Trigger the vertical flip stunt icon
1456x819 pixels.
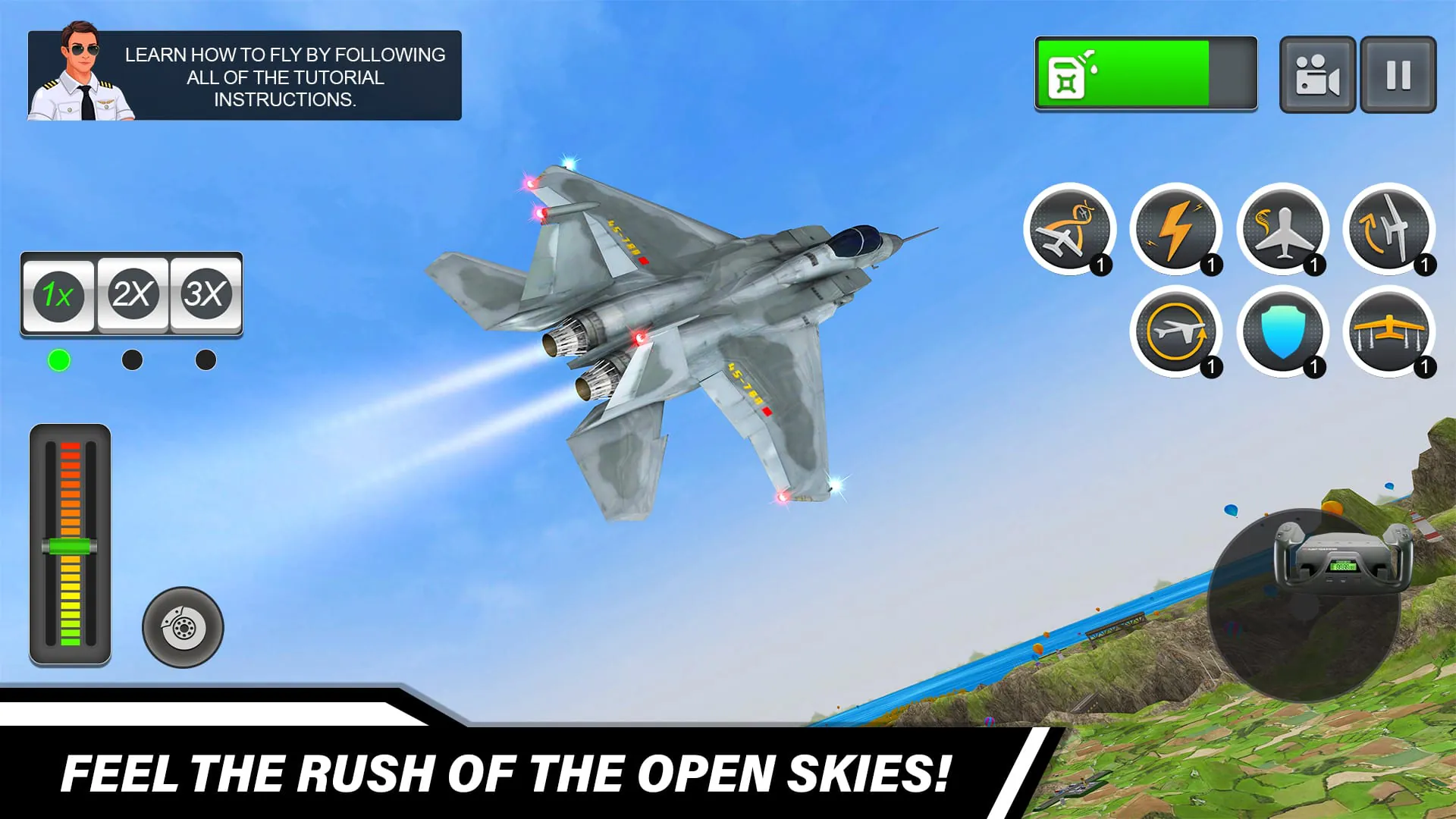coord(1389,231)
